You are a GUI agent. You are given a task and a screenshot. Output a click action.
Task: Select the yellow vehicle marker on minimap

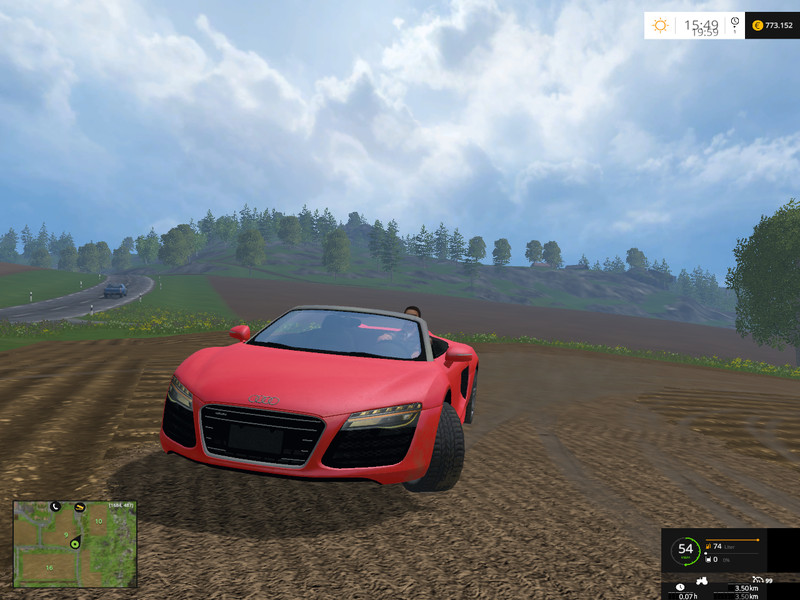[x=79, y=507]
